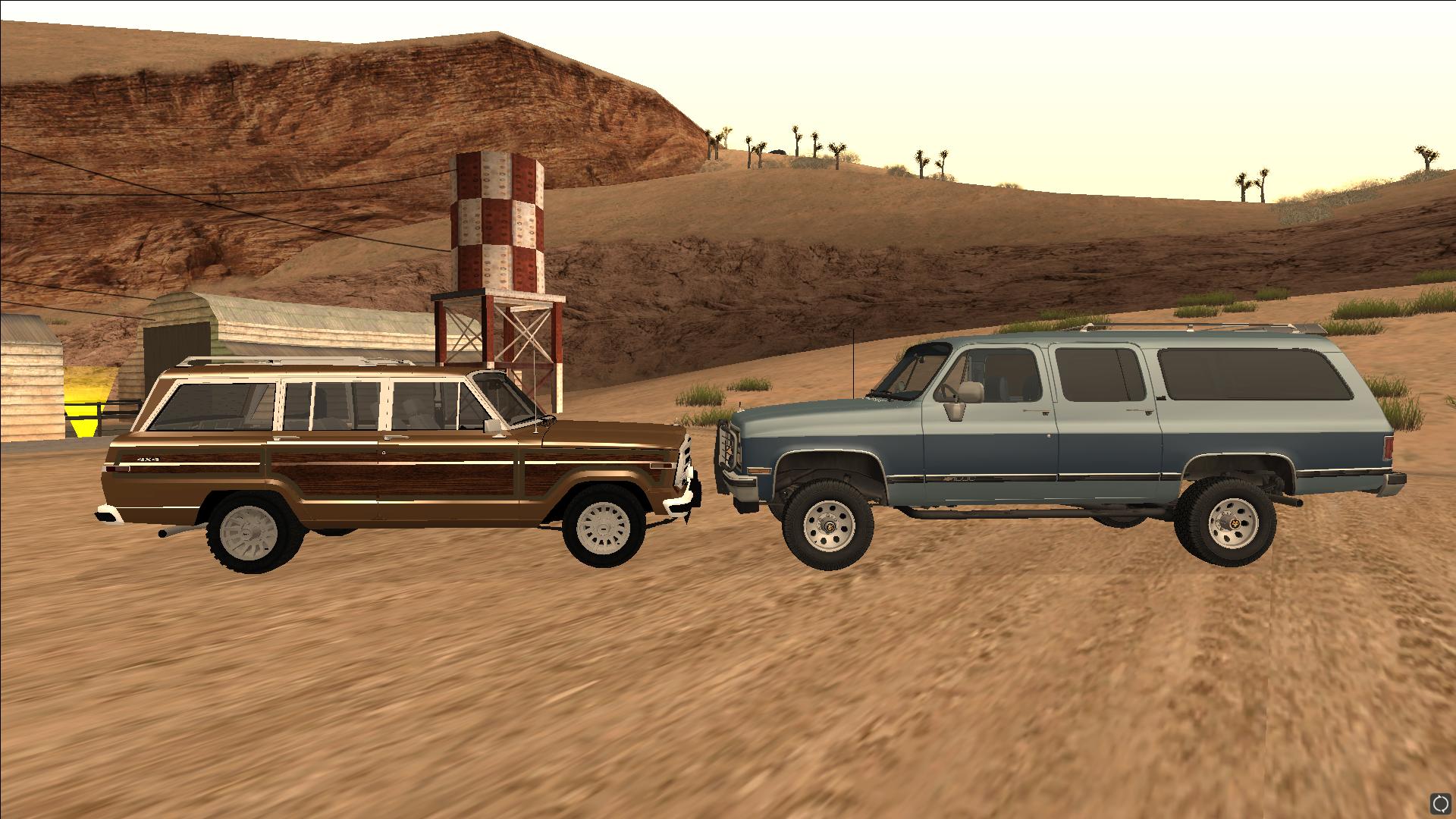1456x819 pixels.
Task: Click the circular arrows refresh icon
Action: [x=1440, y=803]
